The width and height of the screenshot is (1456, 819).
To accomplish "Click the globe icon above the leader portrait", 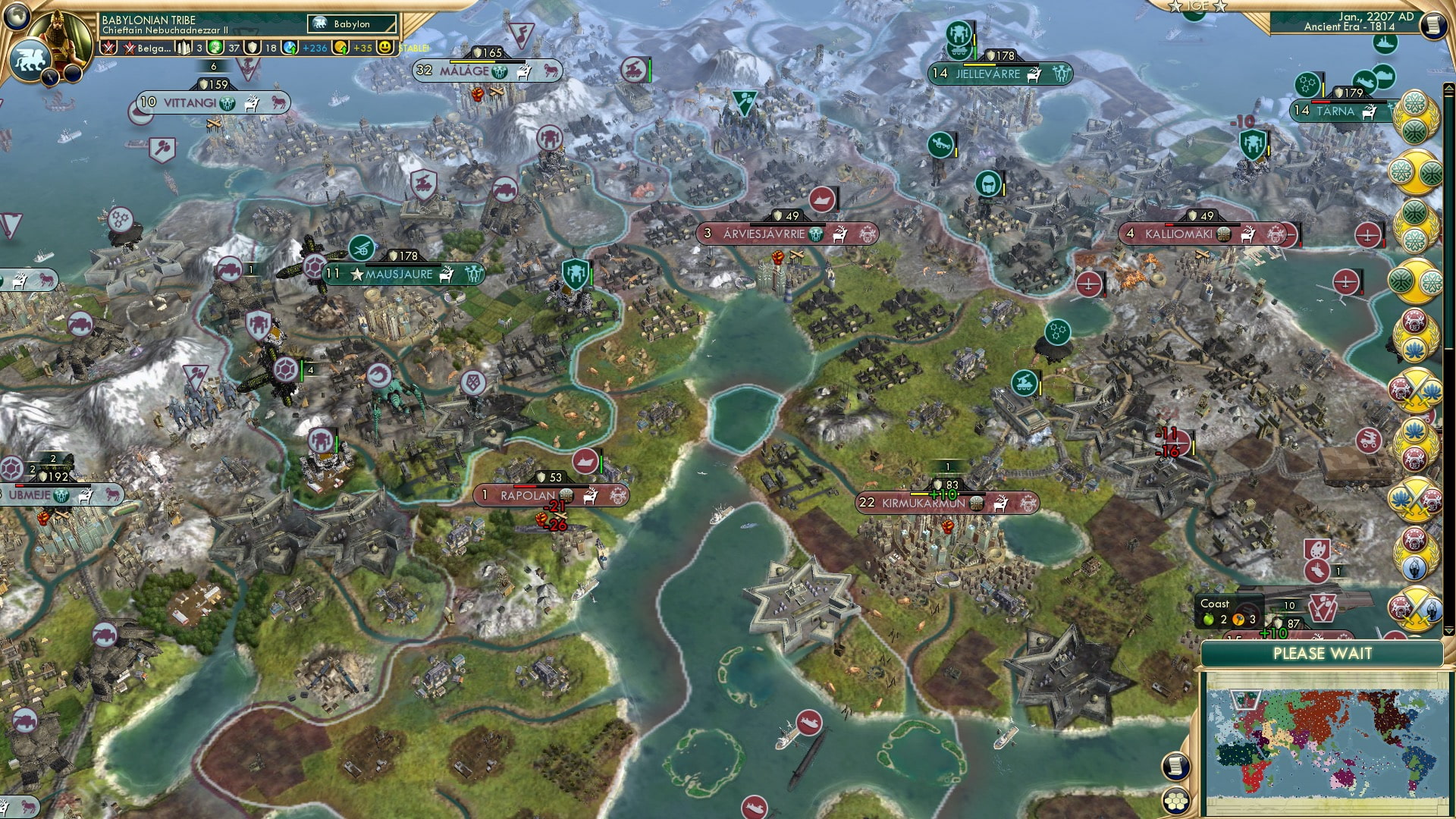I will (x=16, y=16).
